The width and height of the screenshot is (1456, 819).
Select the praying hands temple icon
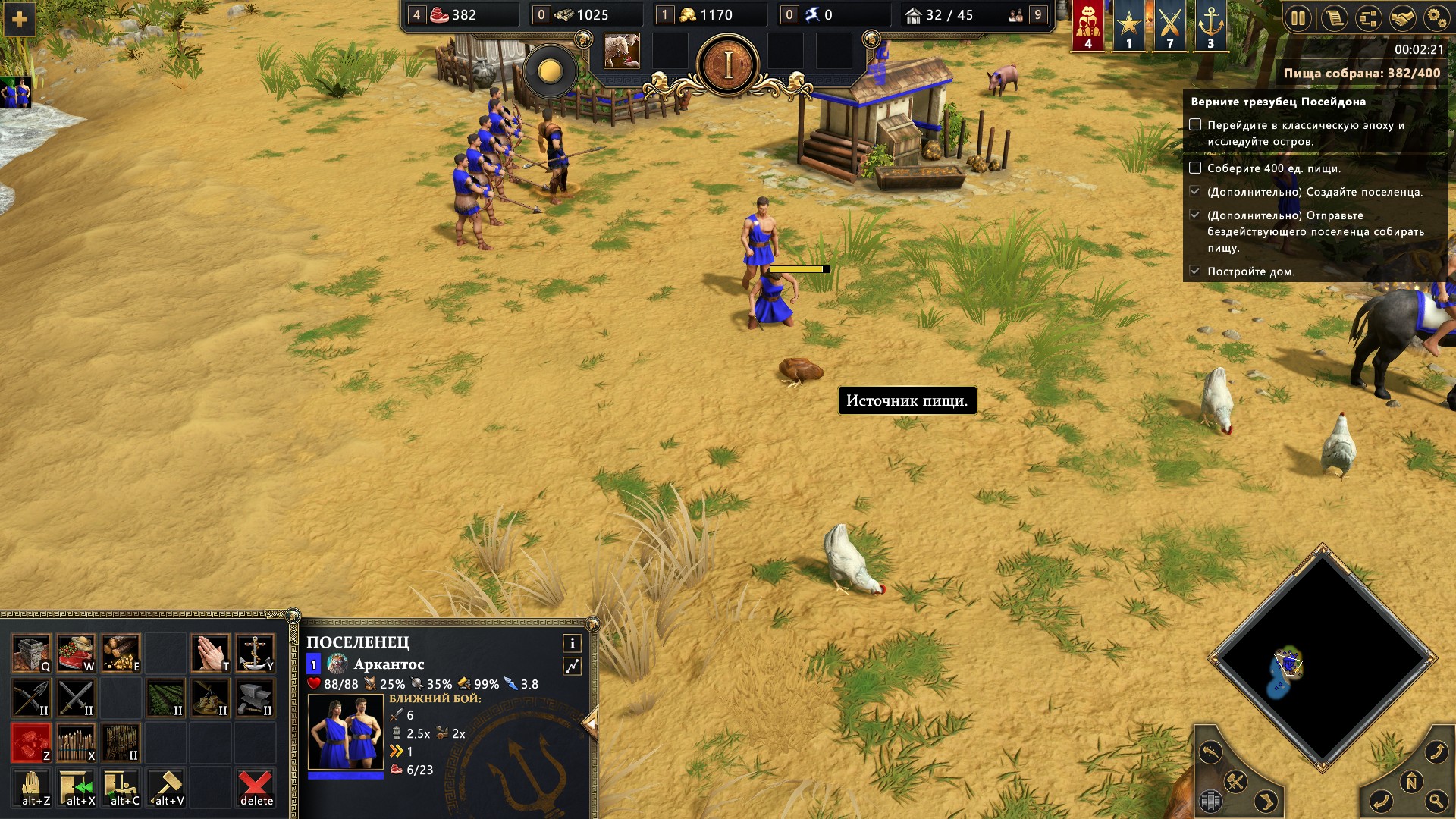click(210, 654)
